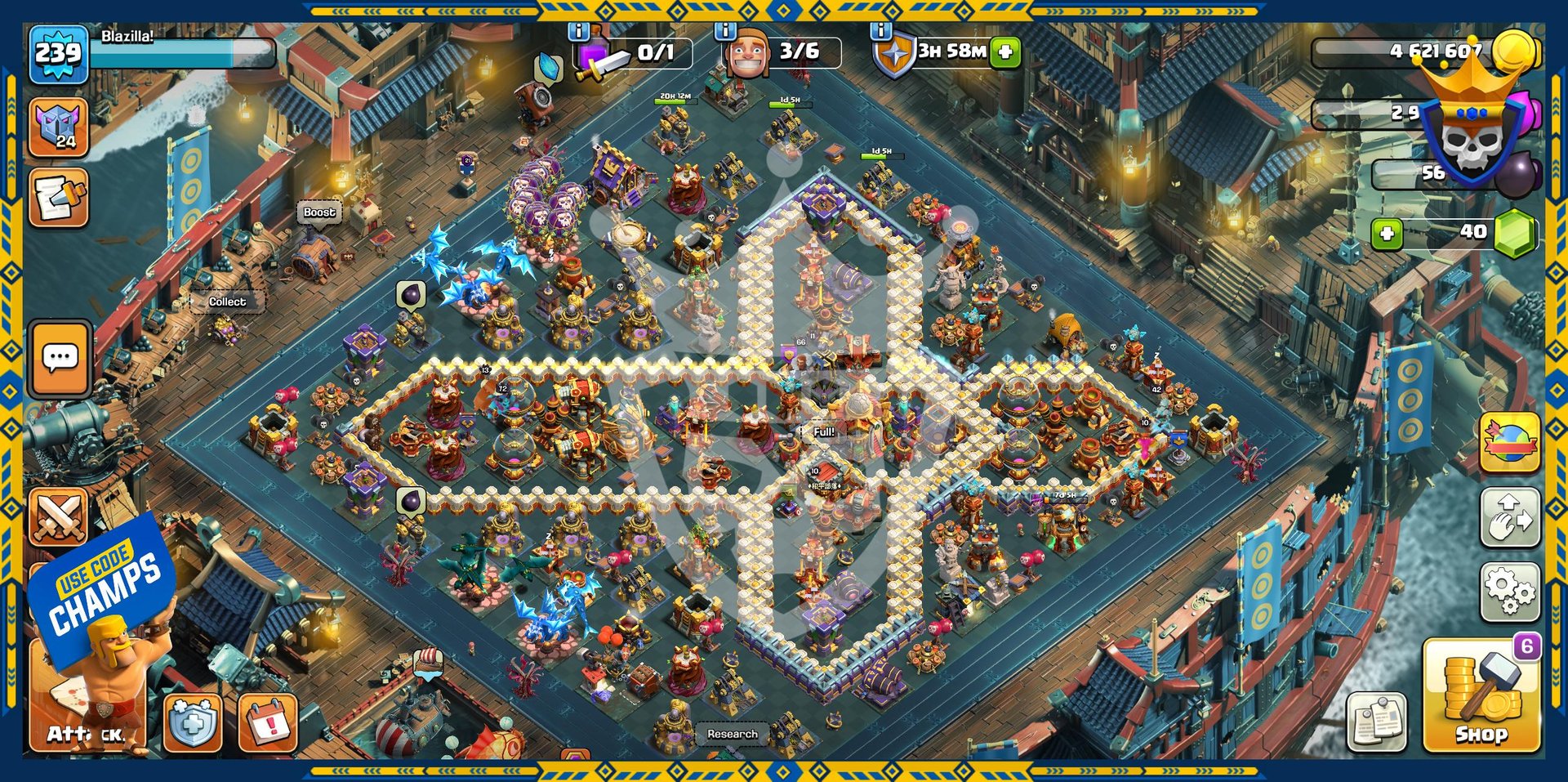This screenshot has height=782, width=1568.
Task: Open the chat speech bubble panel
Action: [x=60, y=358]
